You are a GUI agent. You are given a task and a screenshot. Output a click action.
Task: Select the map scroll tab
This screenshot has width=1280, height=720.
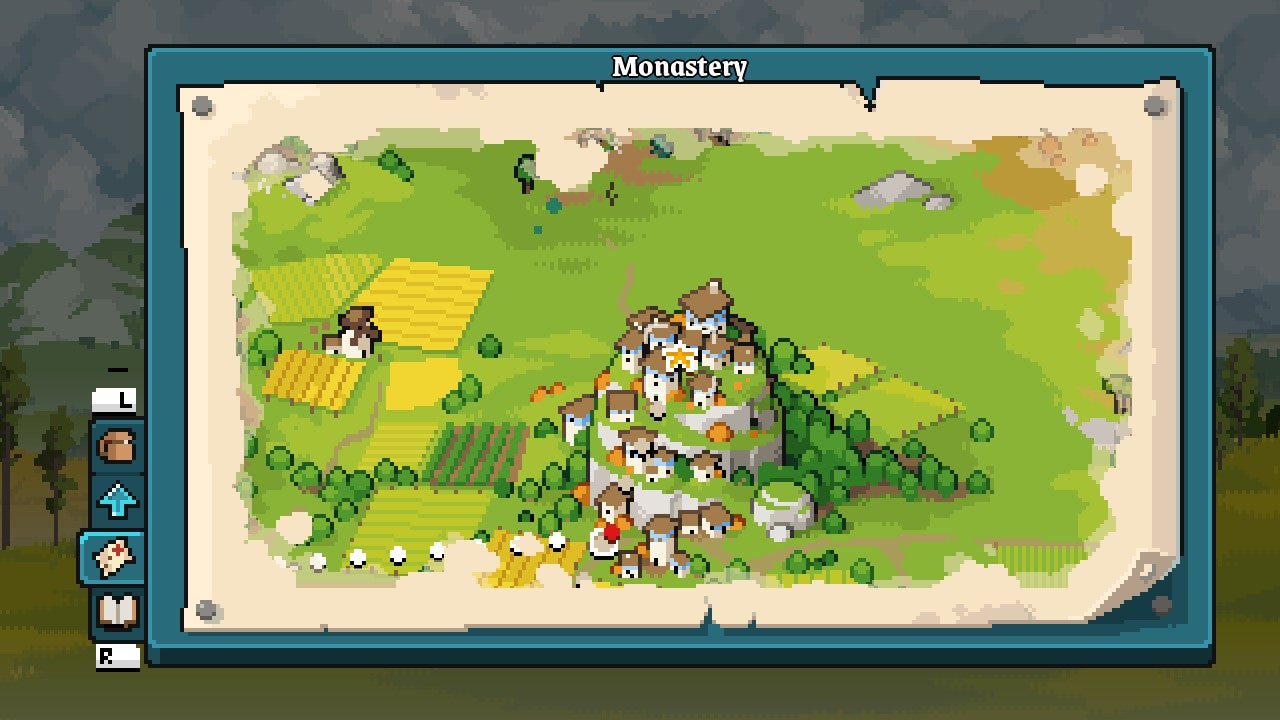pos(113,557)
